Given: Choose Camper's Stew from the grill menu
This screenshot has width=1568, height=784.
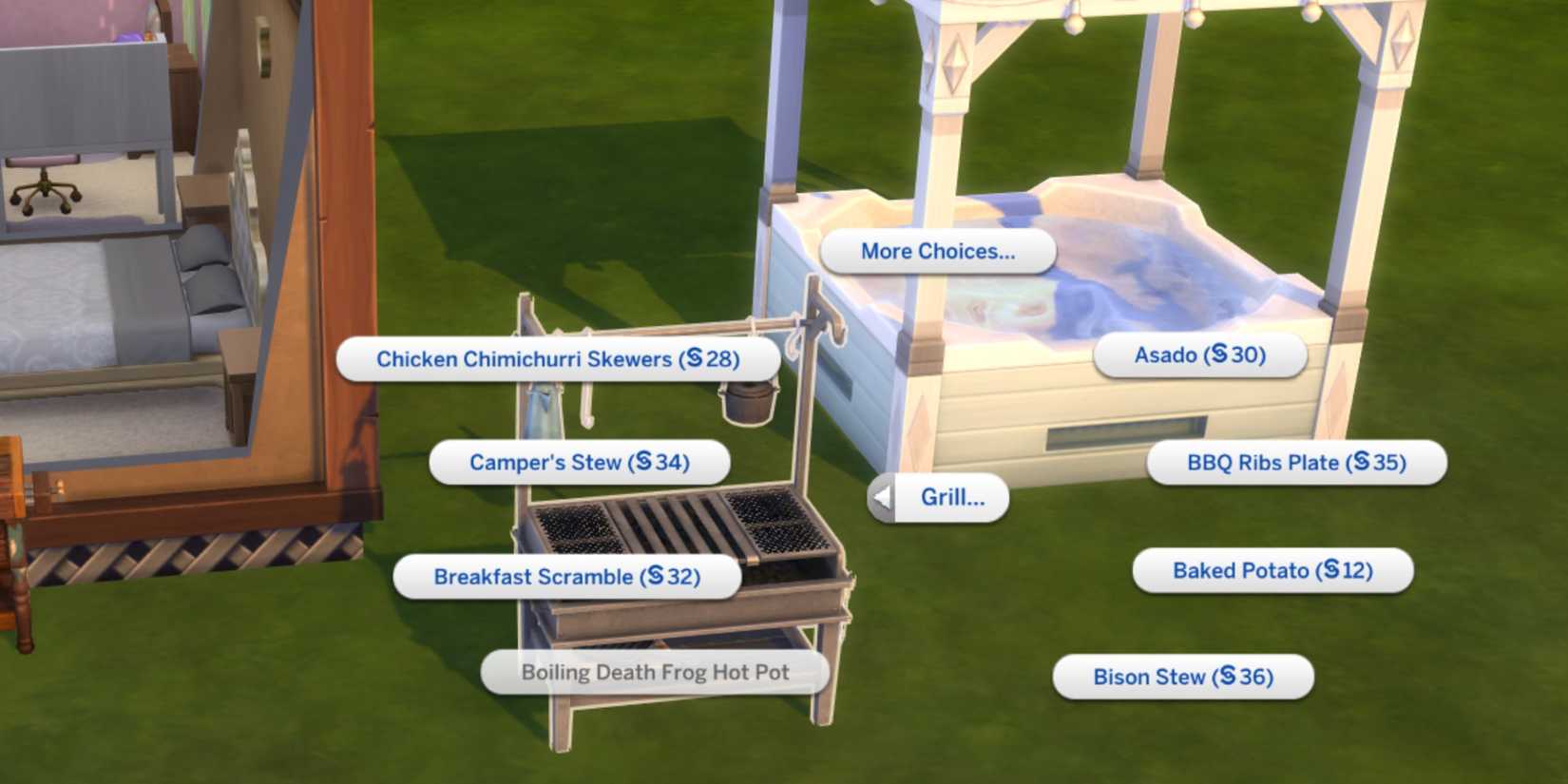Looking at the screenshot, I should 580,462.
